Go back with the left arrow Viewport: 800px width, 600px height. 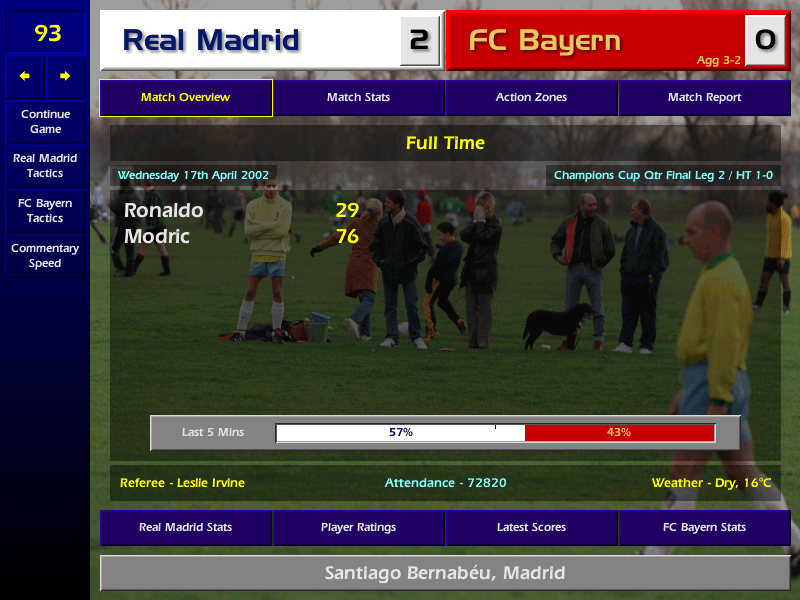pyautogui.click(x=25, y=76)
